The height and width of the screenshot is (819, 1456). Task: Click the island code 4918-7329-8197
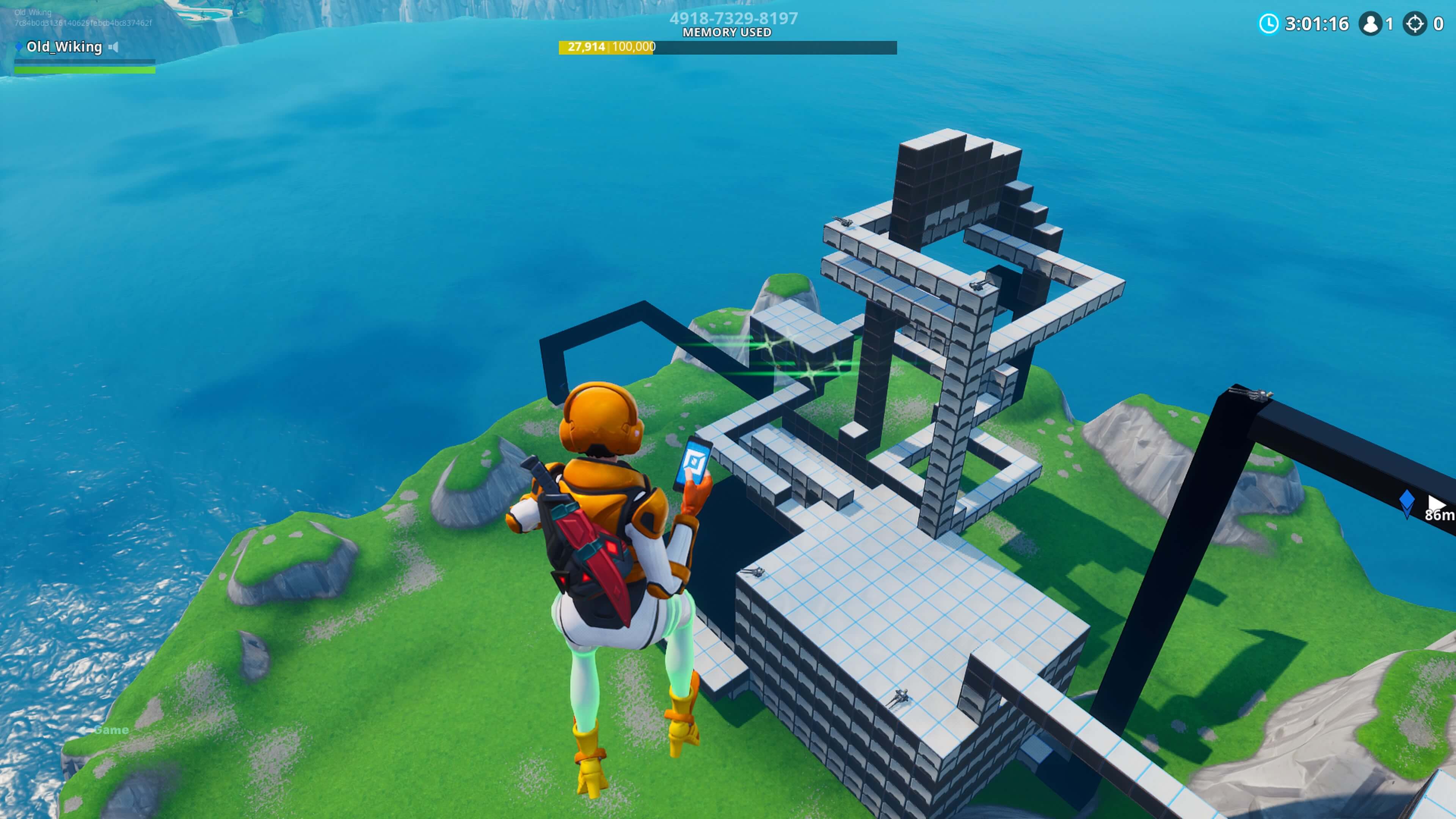tap(733, 19)
